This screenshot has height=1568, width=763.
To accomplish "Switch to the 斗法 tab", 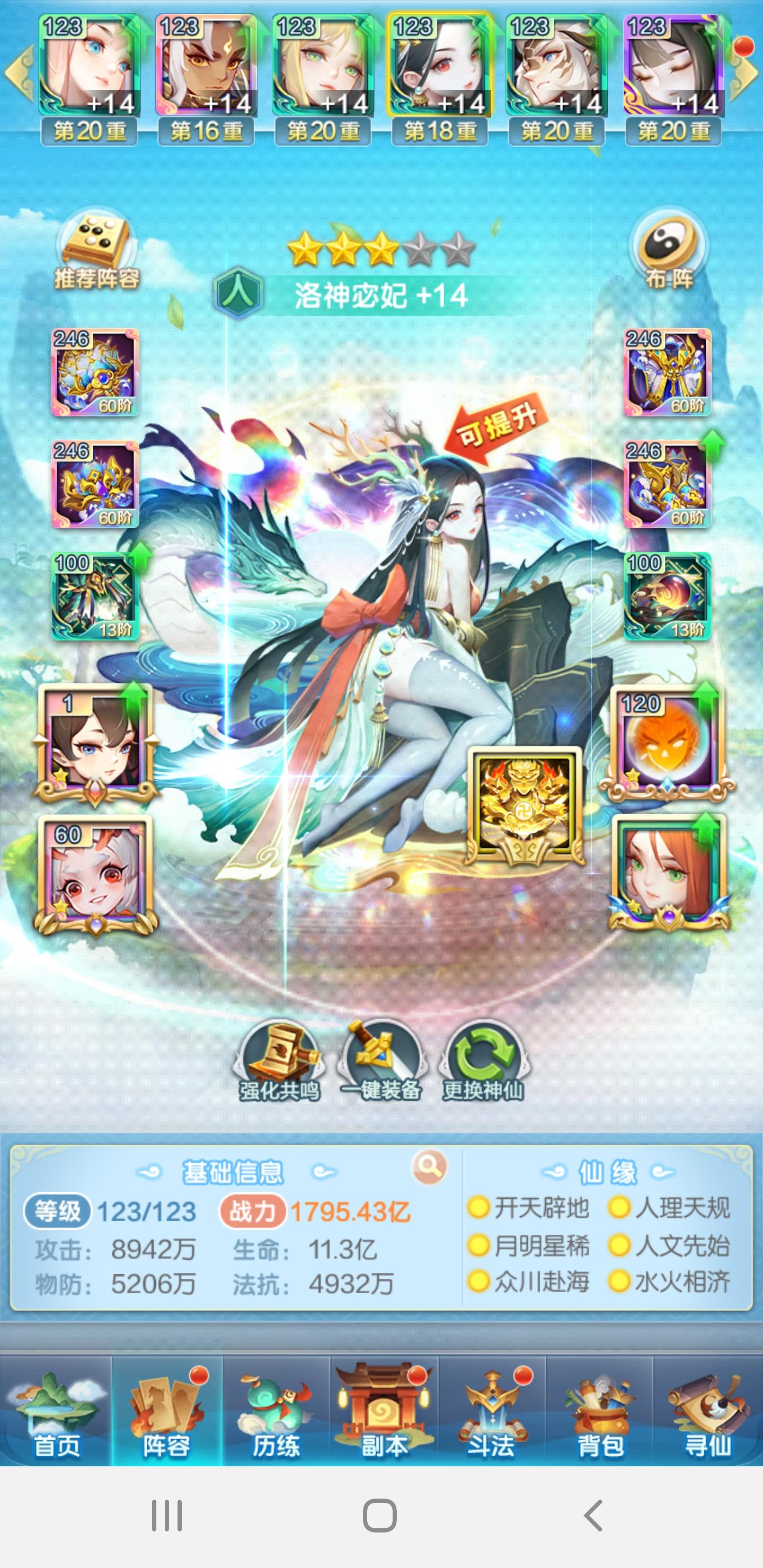I will click(x=490, y=1406).
